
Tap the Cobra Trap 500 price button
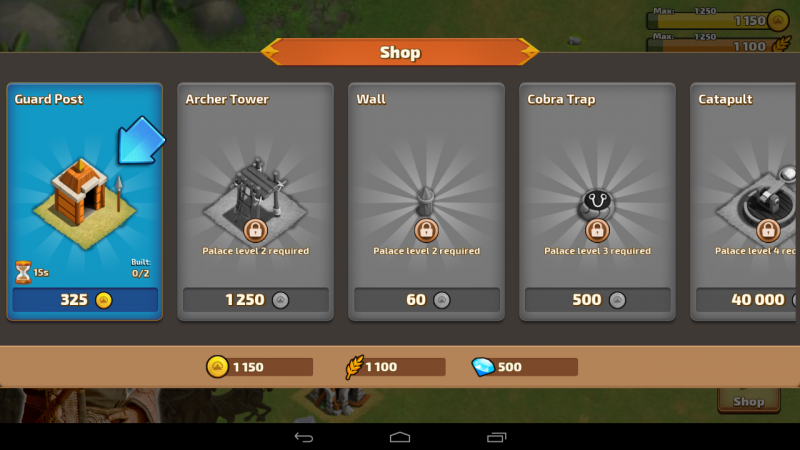tap(598, 300)
